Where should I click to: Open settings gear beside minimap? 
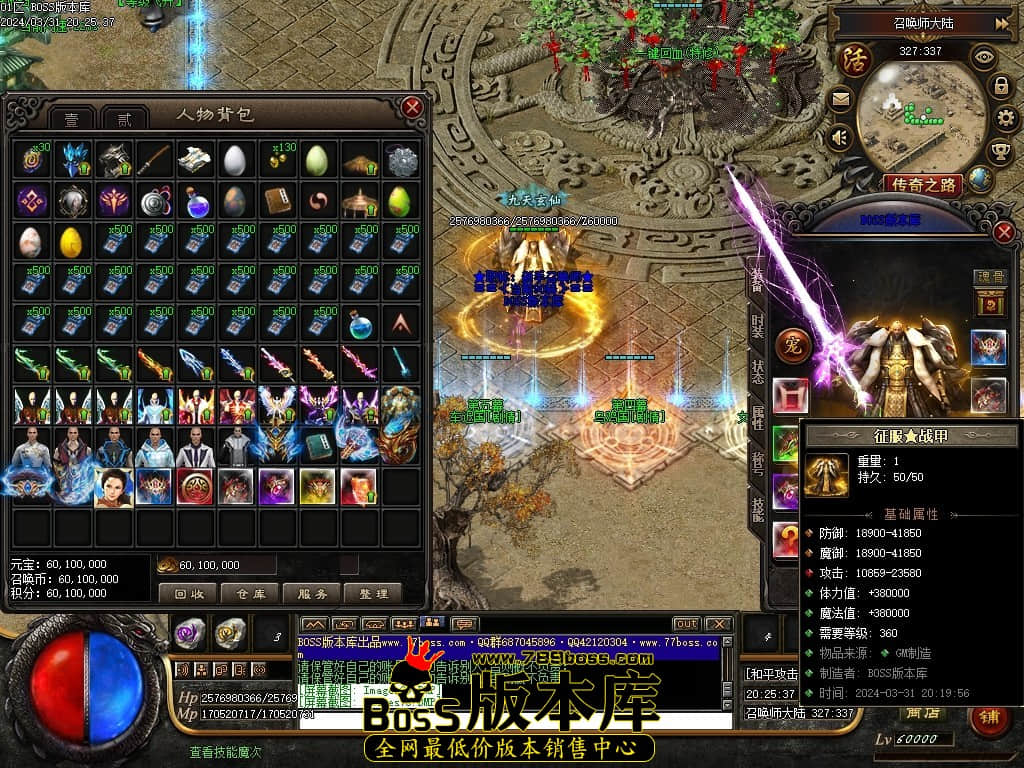[1008, 119]
